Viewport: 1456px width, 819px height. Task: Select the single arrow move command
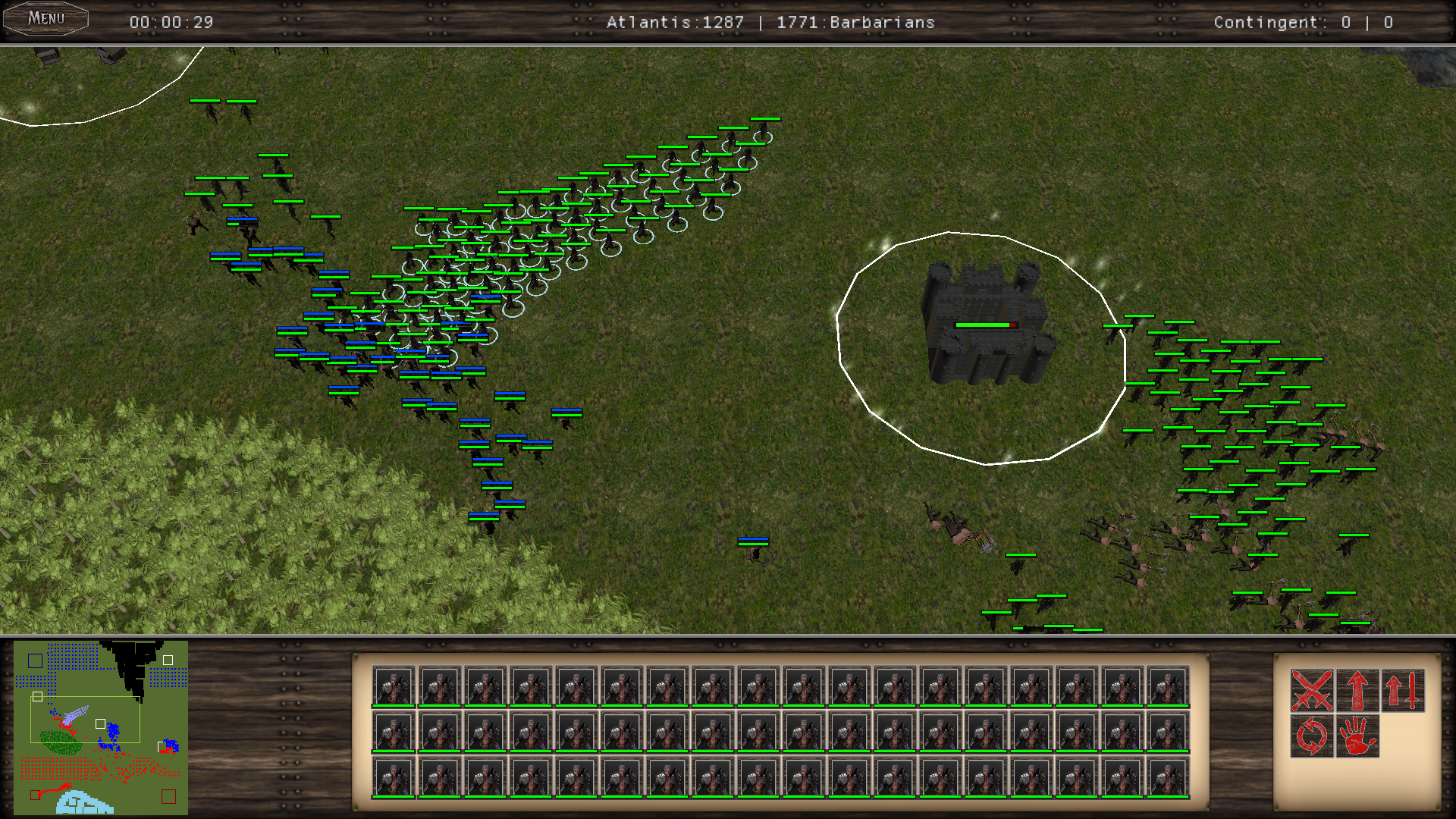(x=1357, y=690)
